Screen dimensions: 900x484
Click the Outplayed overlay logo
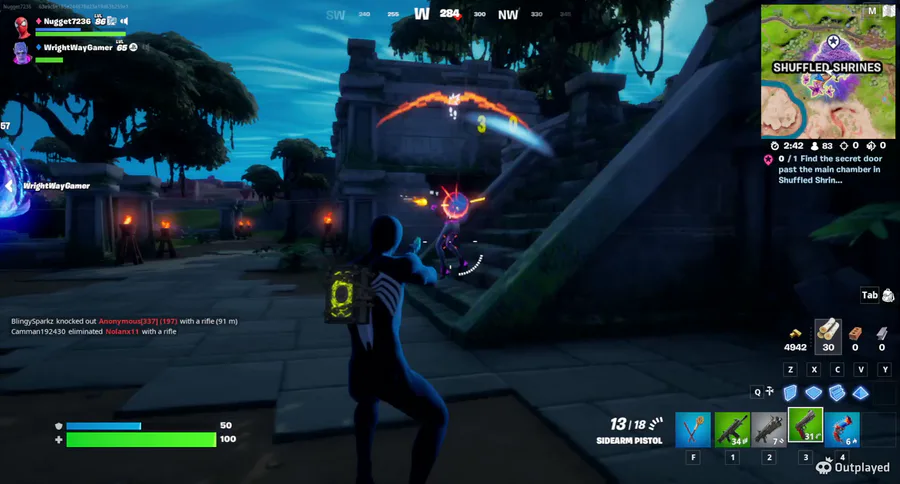855,466
